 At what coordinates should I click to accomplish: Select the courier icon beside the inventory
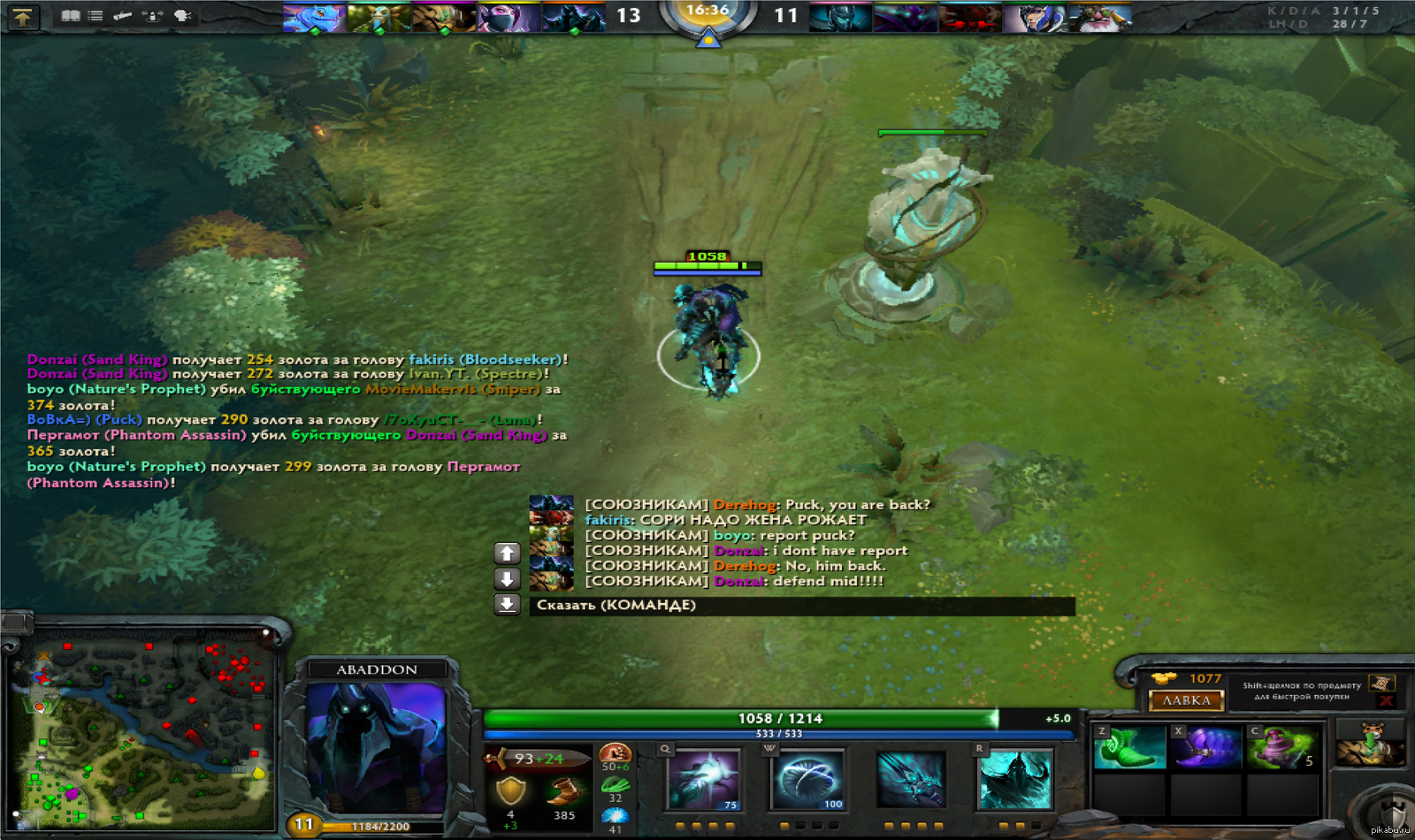tap(1370, 743)
